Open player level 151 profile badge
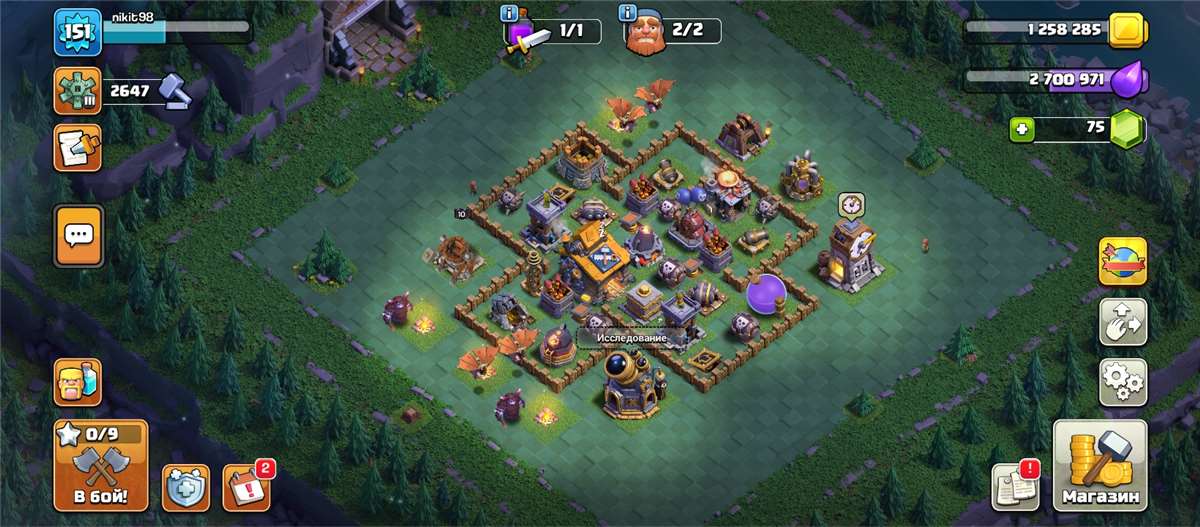1200x527 pixels. (78, 31)
